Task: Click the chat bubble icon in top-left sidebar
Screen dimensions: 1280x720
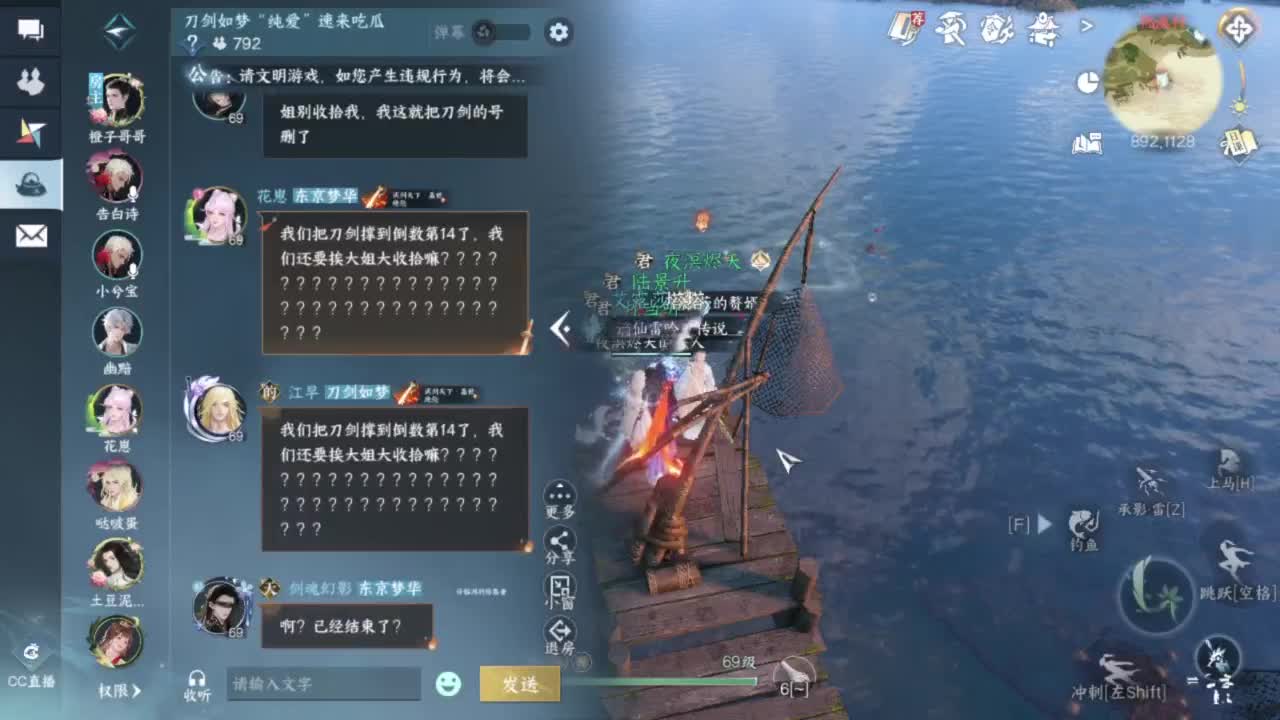Action: pos(31,30)
